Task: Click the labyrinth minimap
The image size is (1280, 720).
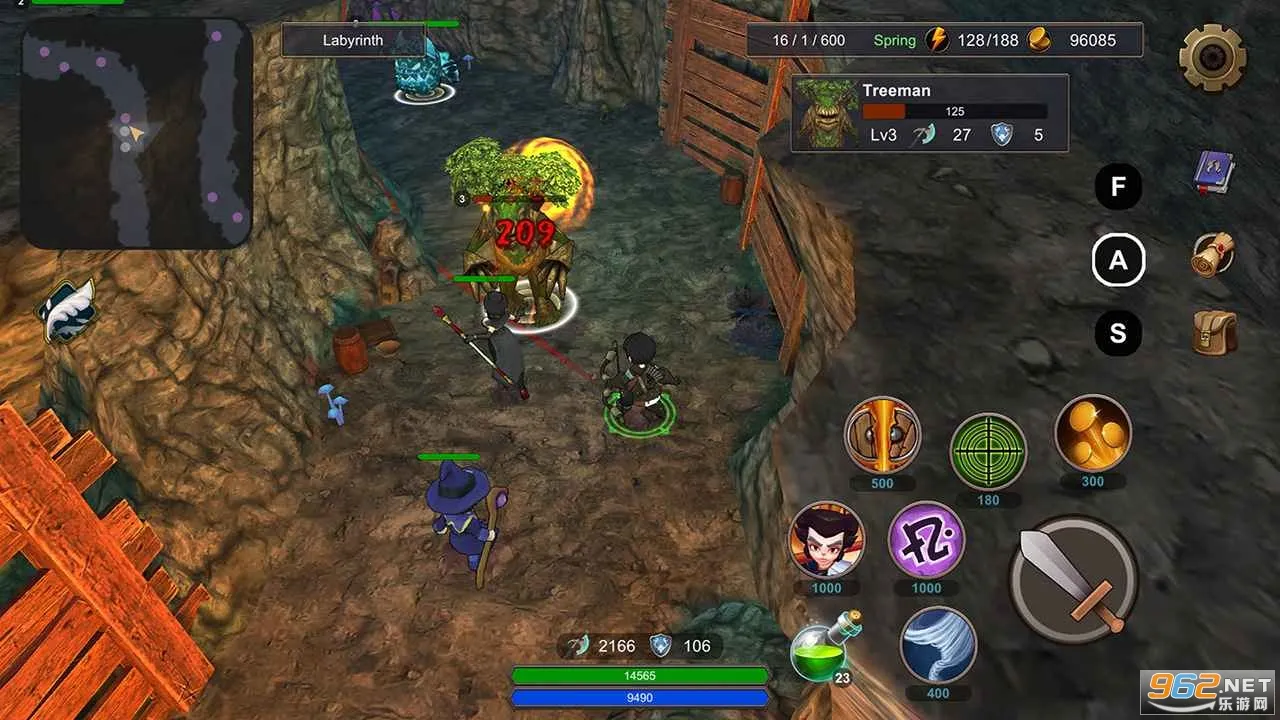Action: pos(137,133)
